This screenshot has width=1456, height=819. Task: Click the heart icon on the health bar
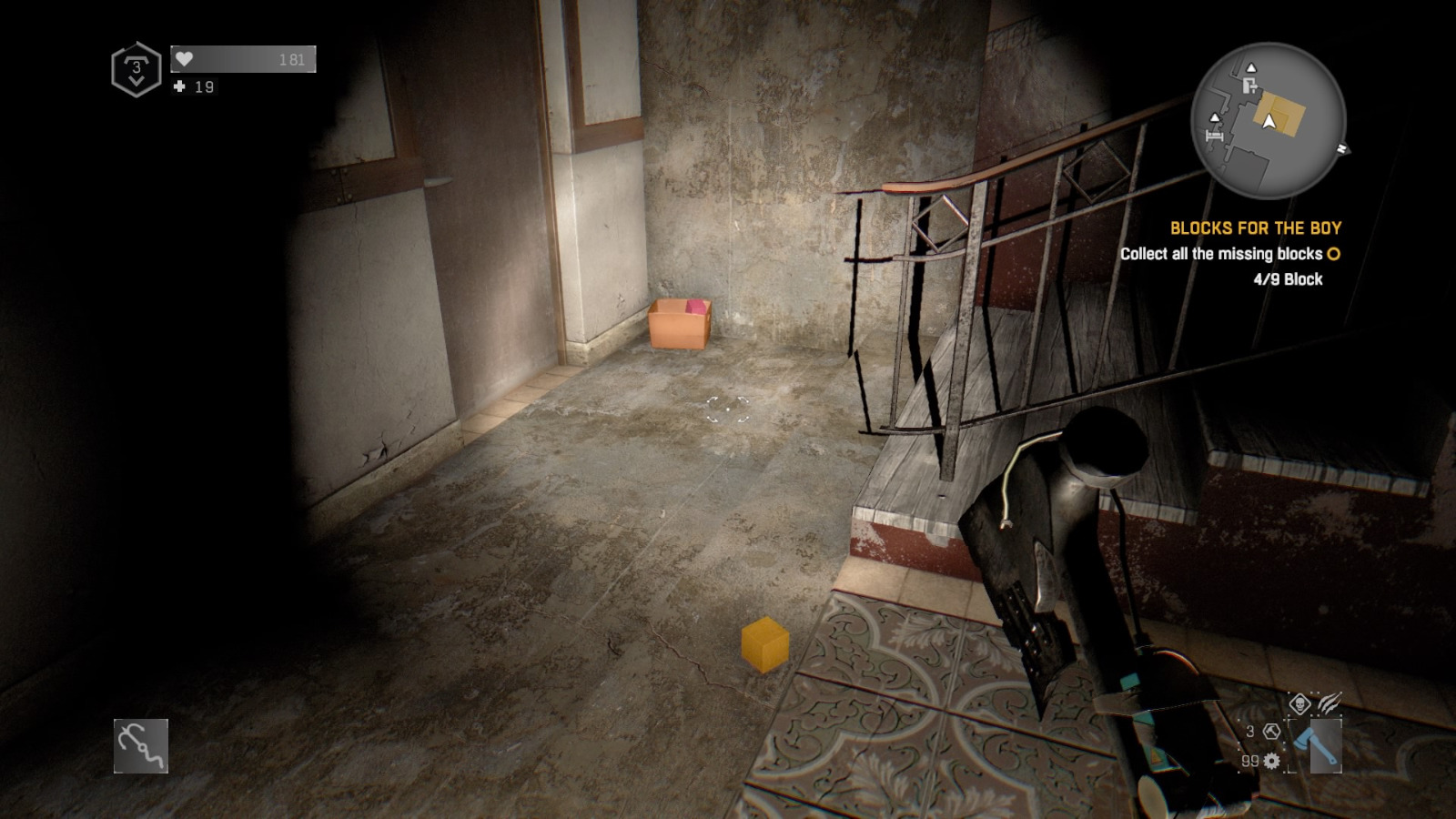pos(182,58)
